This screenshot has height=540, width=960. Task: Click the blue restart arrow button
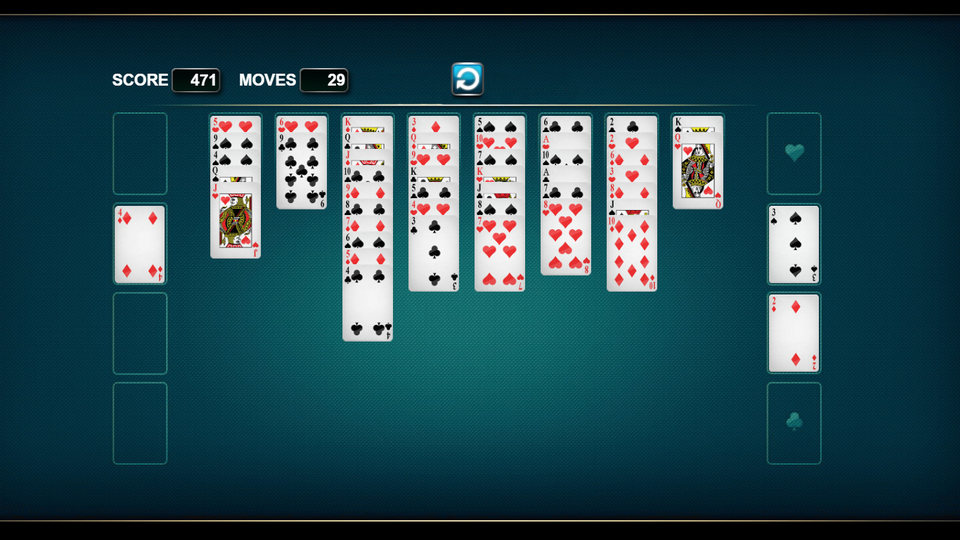point(467,78)
